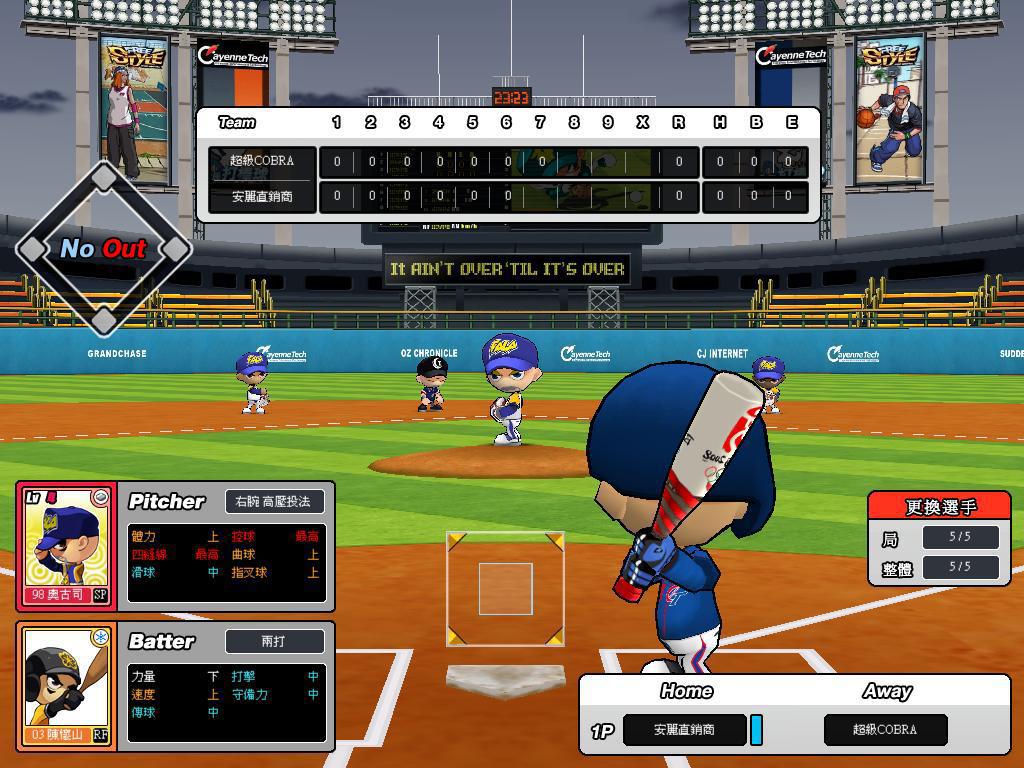Click the batter stance label 兩打
Screen dimensions: 1024x768
273,641
